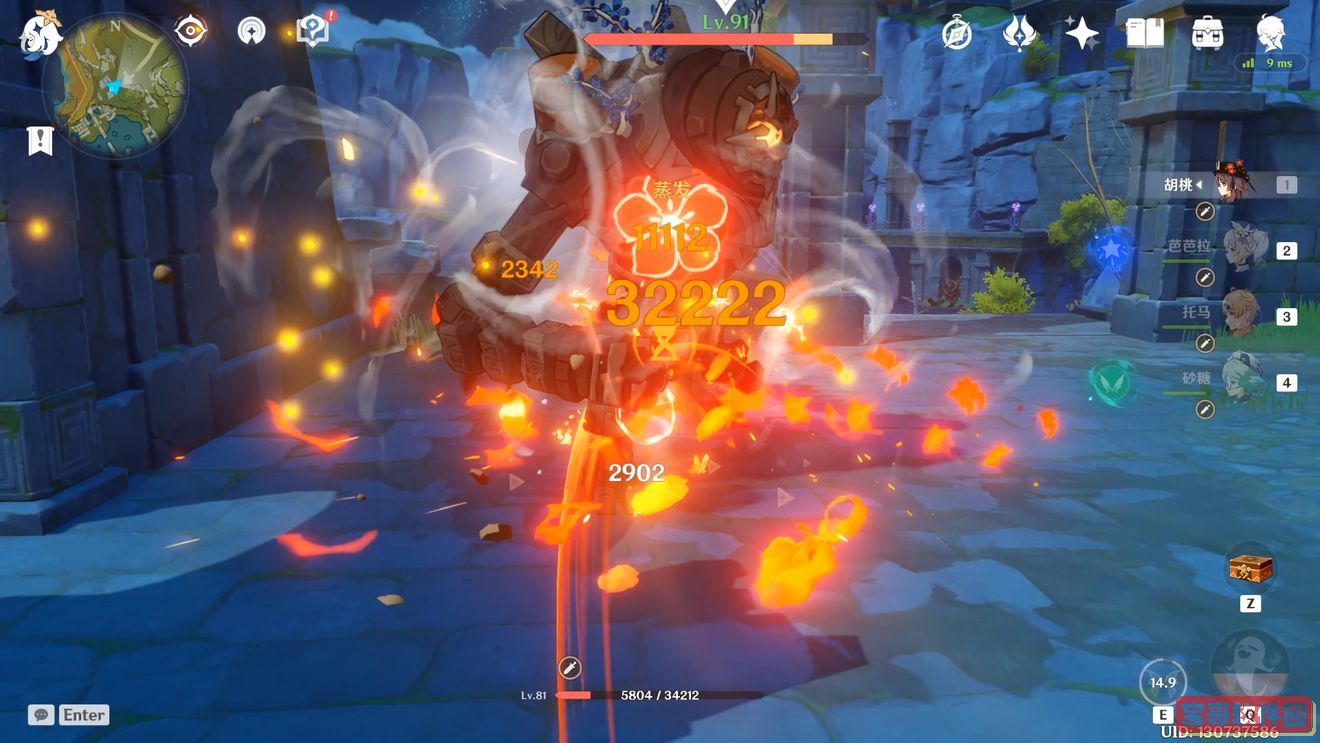Open the Adventurer Handbook book icon
This screenshot has height=743, width=1320.
coord(1145,33)
